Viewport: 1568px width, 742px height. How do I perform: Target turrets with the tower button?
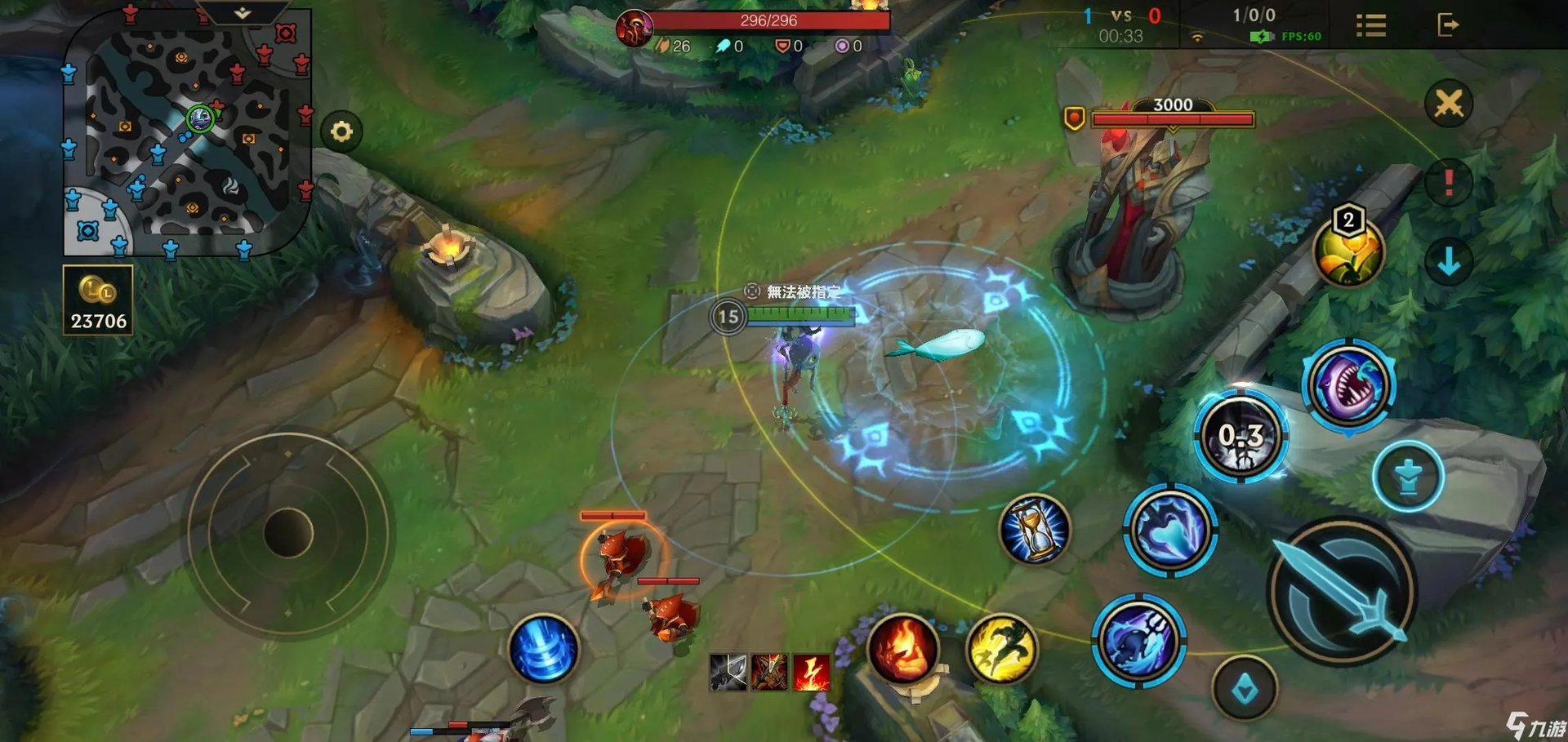click(1408, 477)
